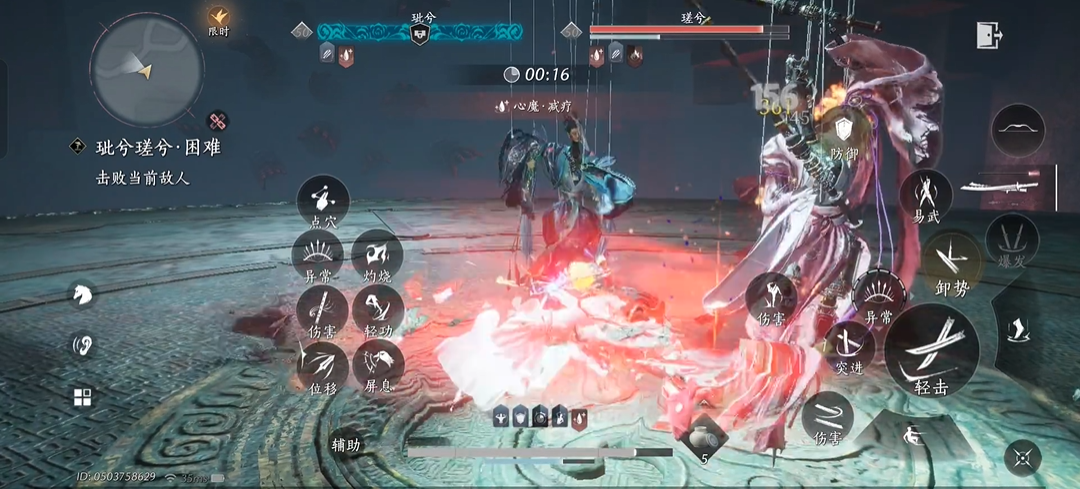The width and height of the screenshot is (1080, 489).
Task: Open the 限时 limited-time event icon
Action: 219,19
